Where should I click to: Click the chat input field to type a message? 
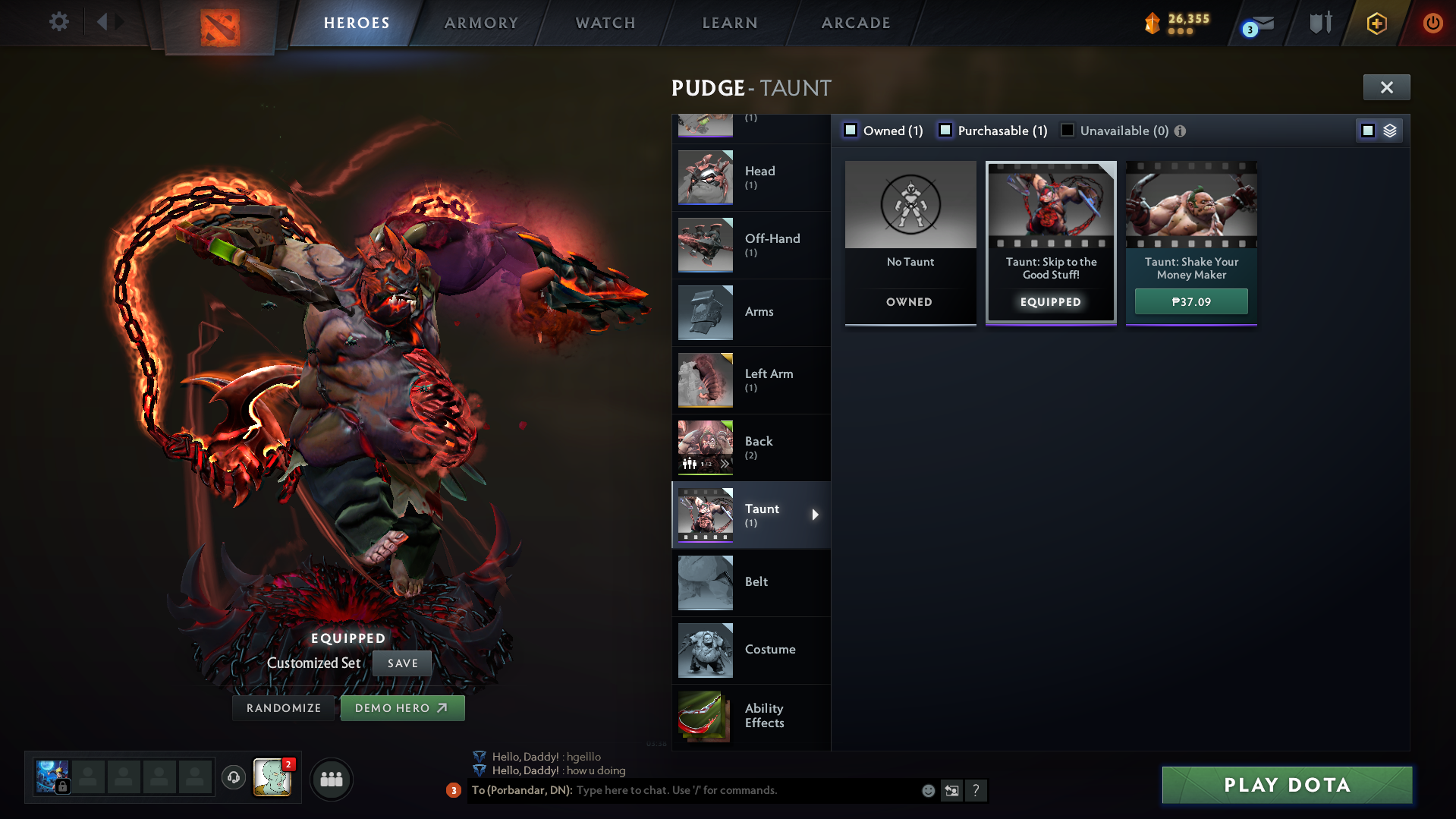683,790
